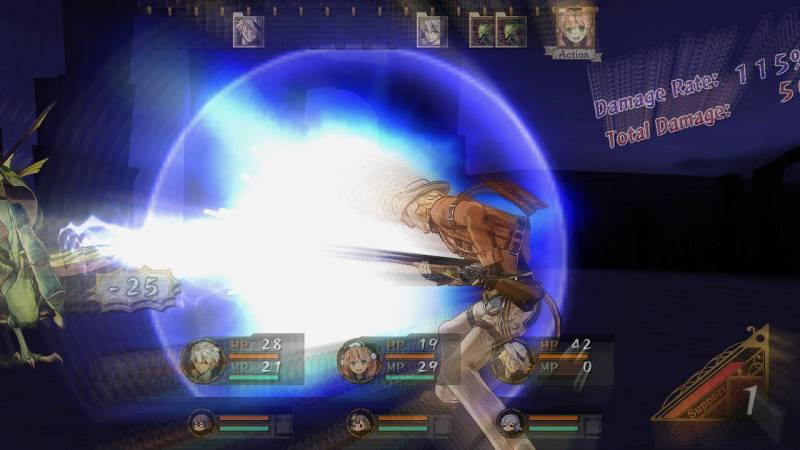
Task: Pick the pale blue-haired reserve member's small portrait
Action: coord(510,422)
